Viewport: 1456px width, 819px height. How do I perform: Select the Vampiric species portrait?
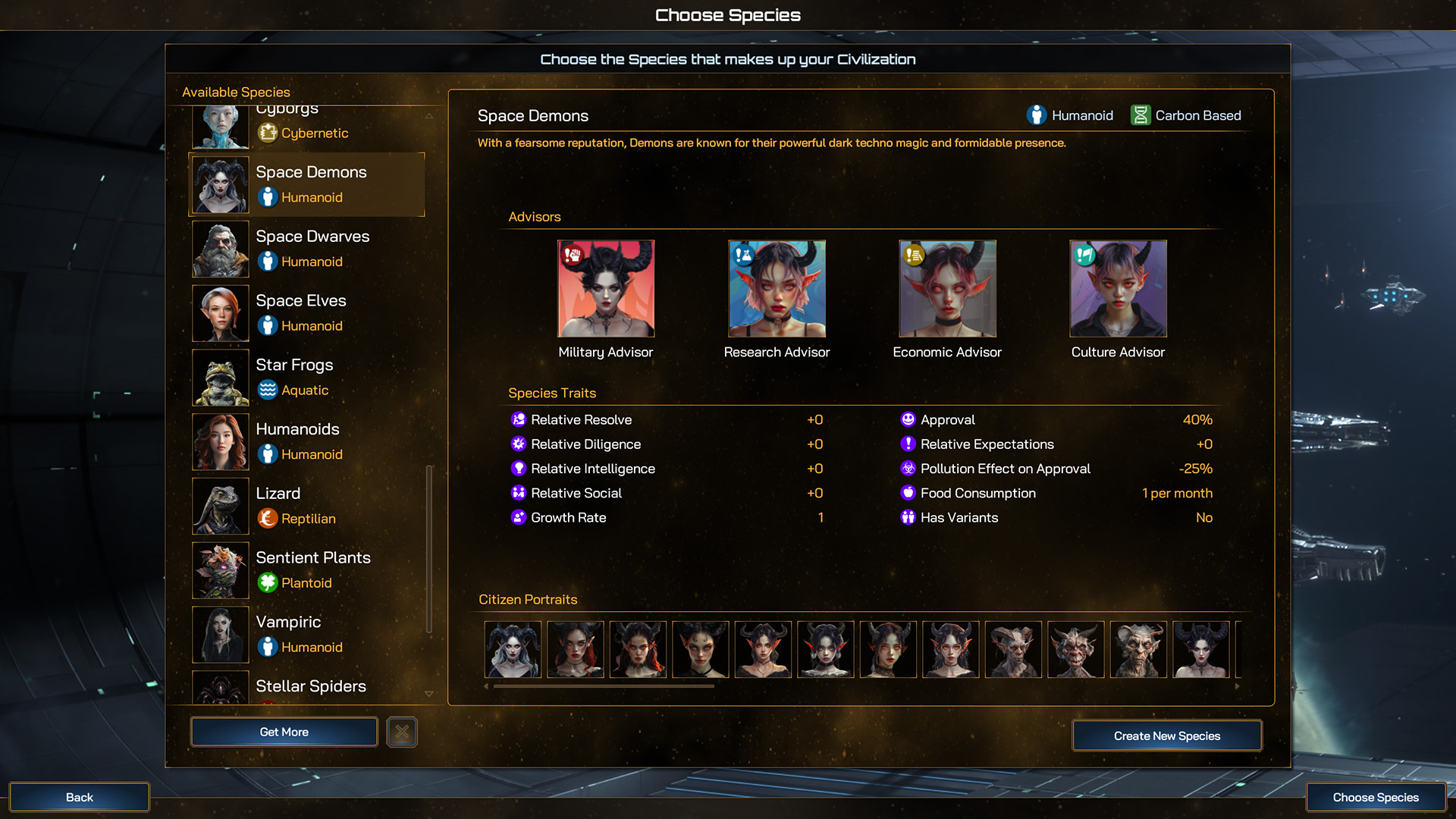click(x=220, y=635)
